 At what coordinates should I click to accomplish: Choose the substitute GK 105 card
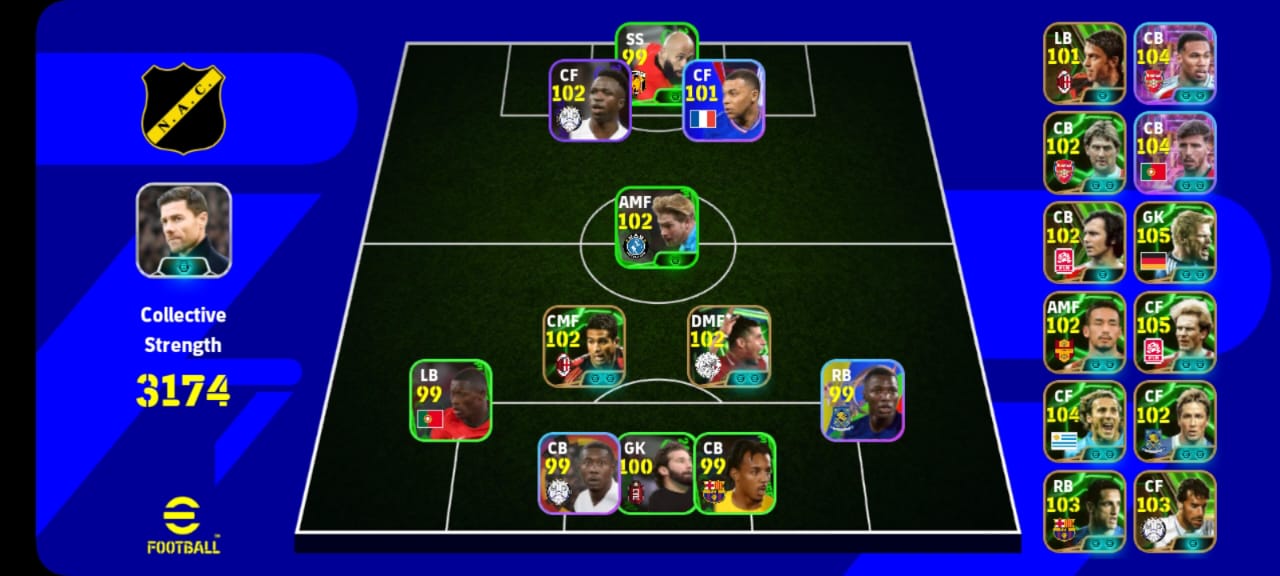1175,242
